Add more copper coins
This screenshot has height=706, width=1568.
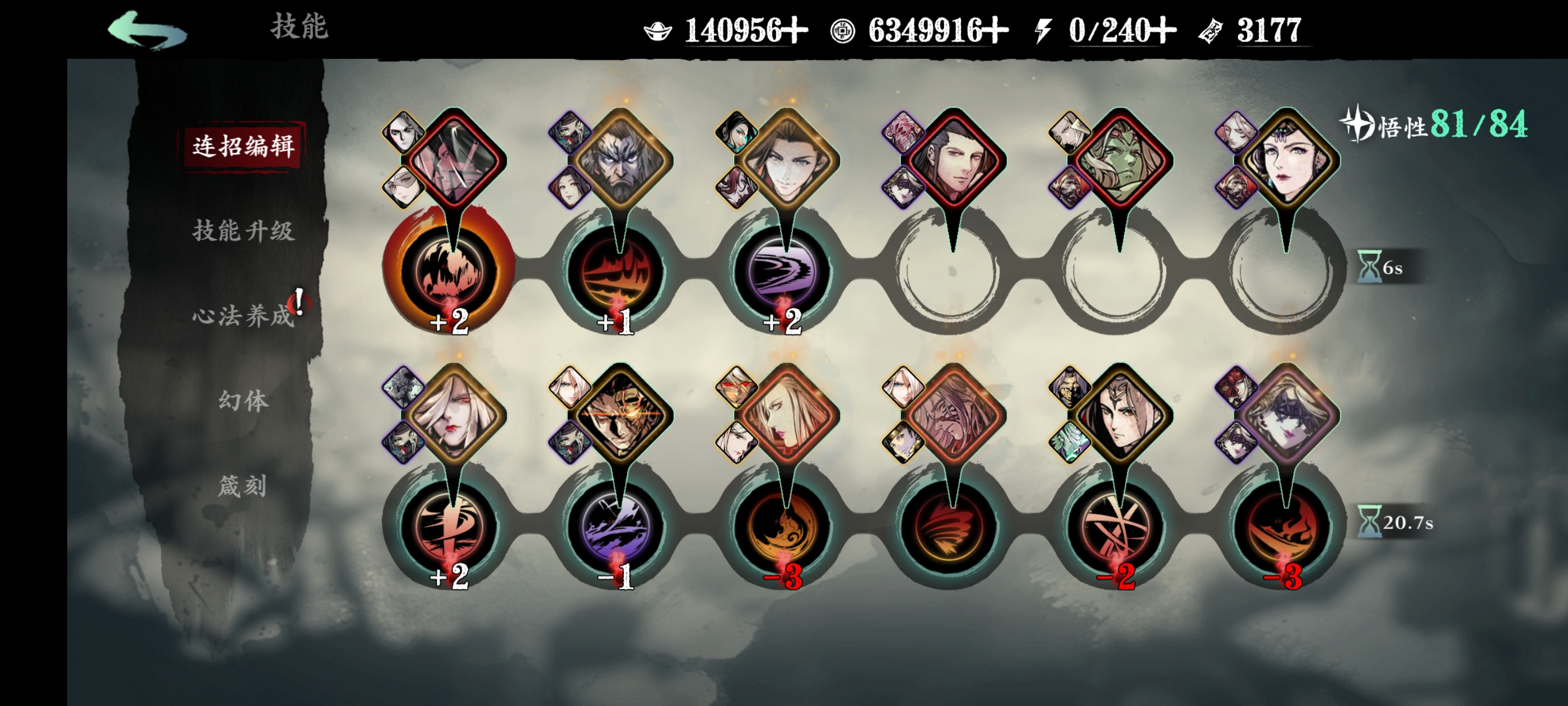pos(995,30)
